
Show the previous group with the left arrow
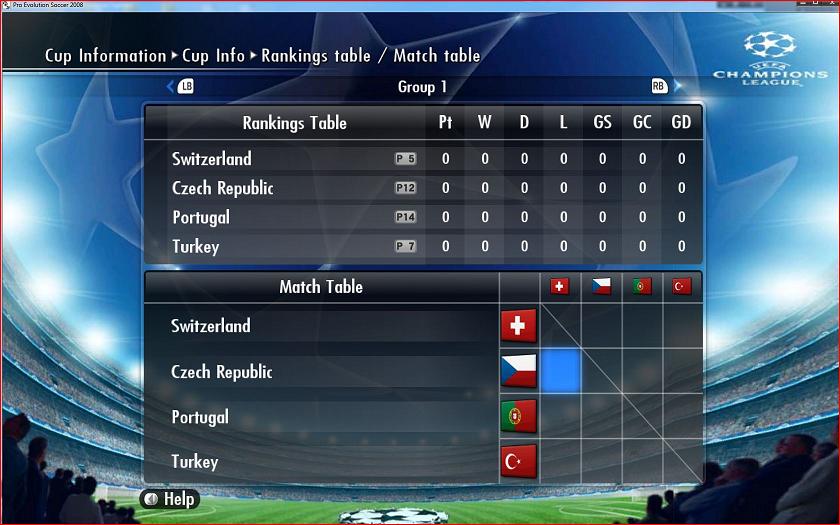point(171,86)
